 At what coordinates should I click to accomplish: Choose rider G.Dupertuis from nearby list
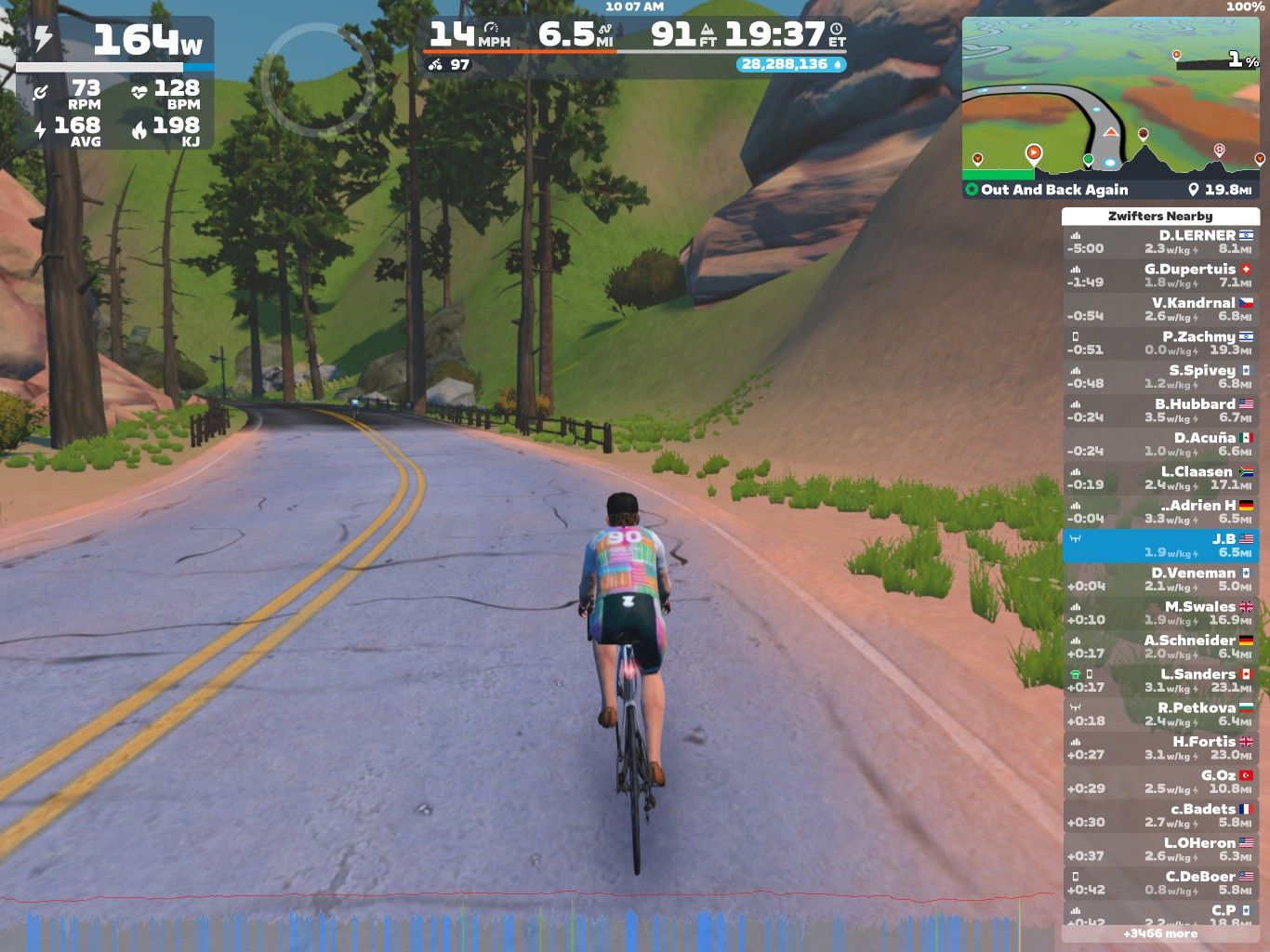click(x=1159, y=275)
